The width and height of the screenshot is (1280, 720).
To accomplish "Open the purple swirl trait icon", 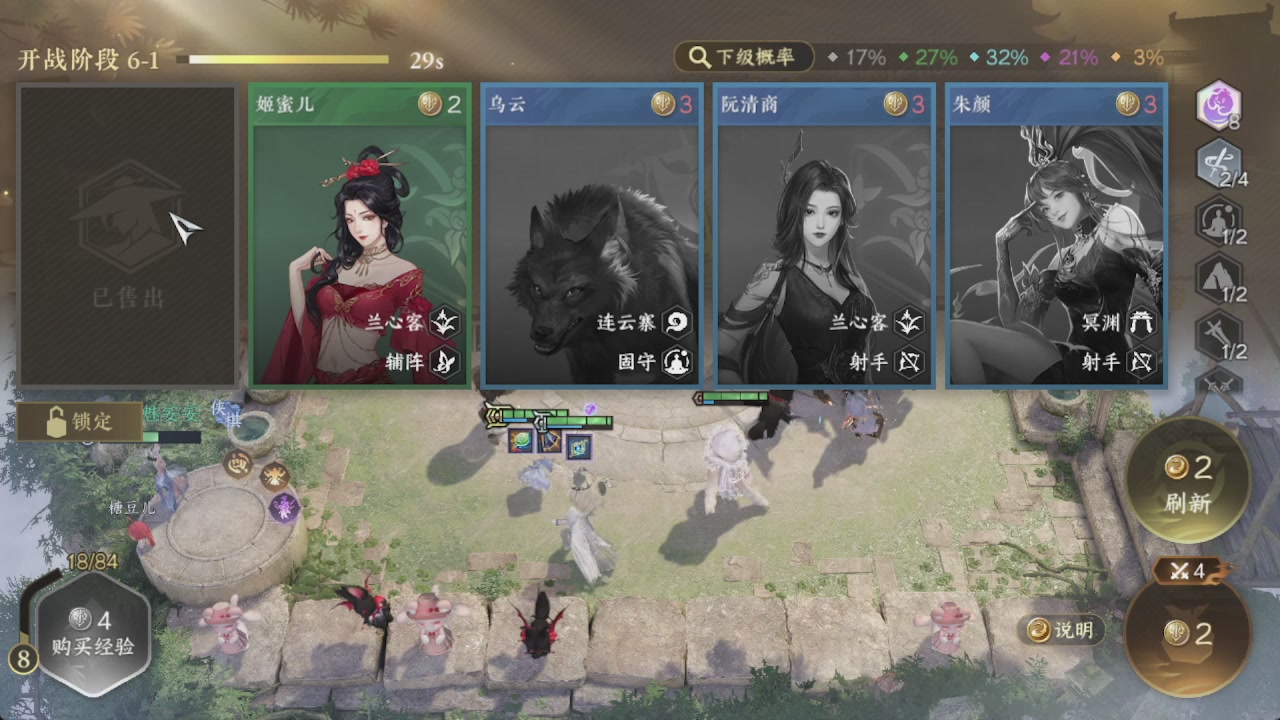I will [x=1219, y=106].
